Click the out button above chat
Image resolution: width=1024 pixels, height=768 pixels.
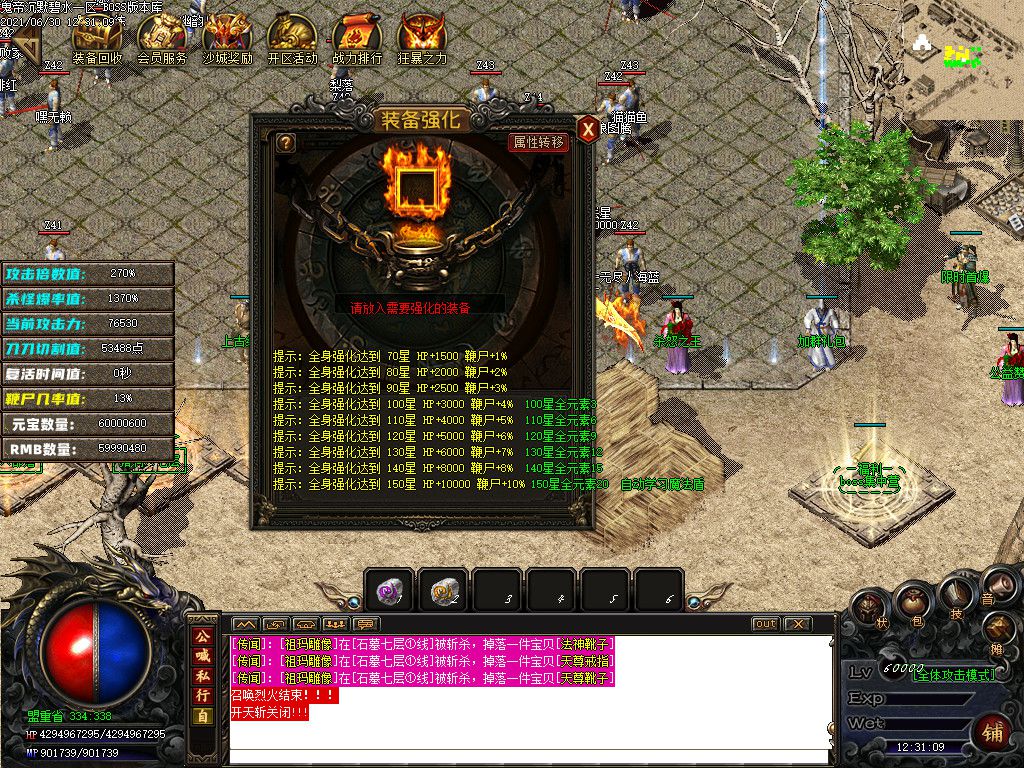(x=765, y=624)
